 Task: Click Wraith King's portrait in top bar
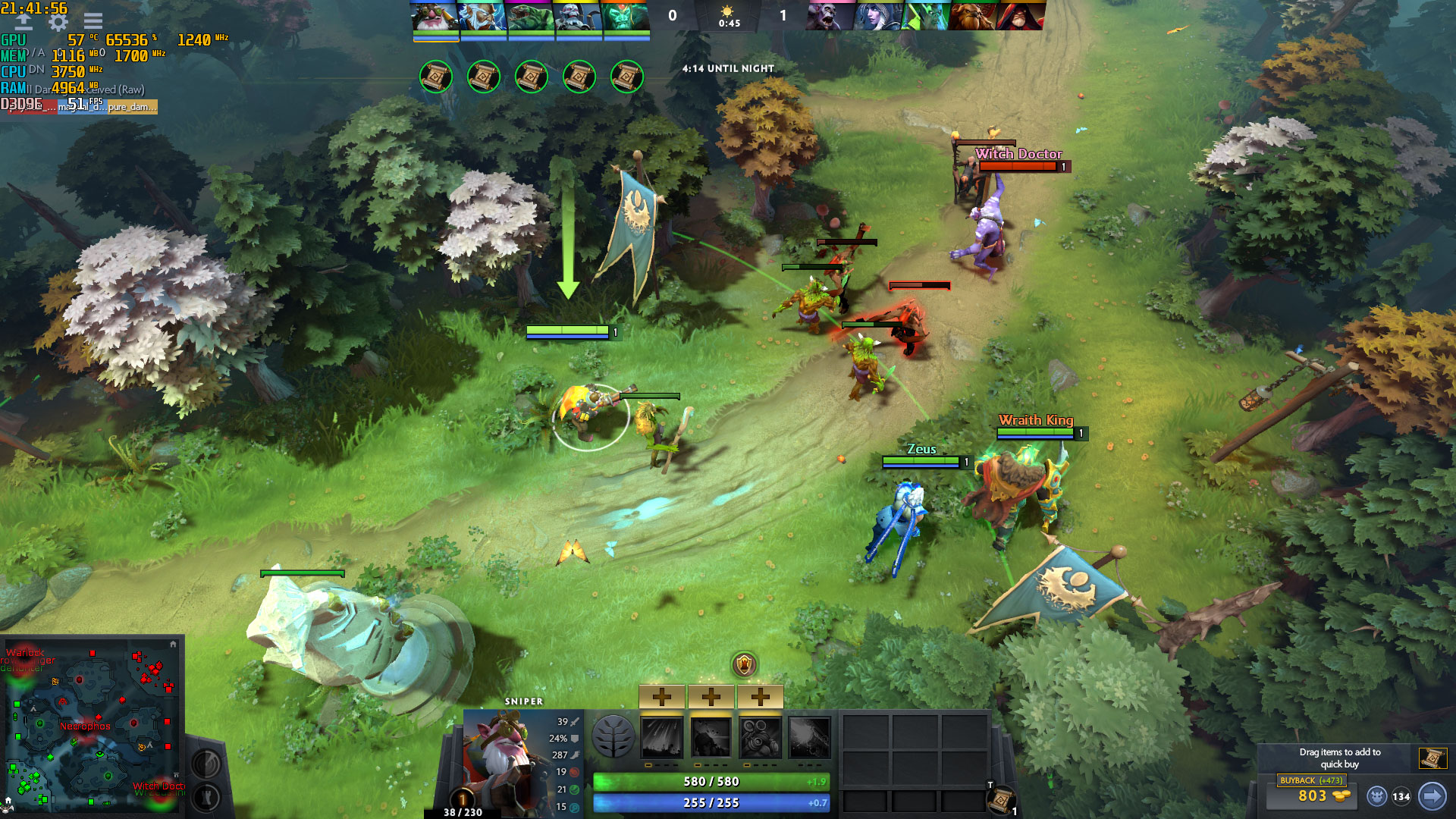[626, 17]
